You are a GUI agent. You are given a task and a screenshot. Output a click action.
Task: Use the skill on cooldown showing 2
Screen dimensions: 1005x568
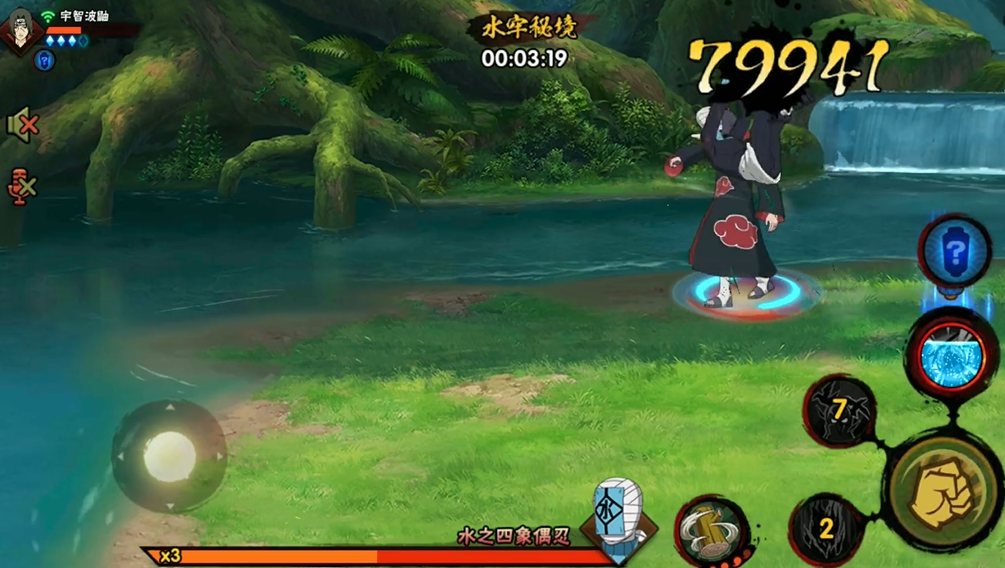(827, 529)
